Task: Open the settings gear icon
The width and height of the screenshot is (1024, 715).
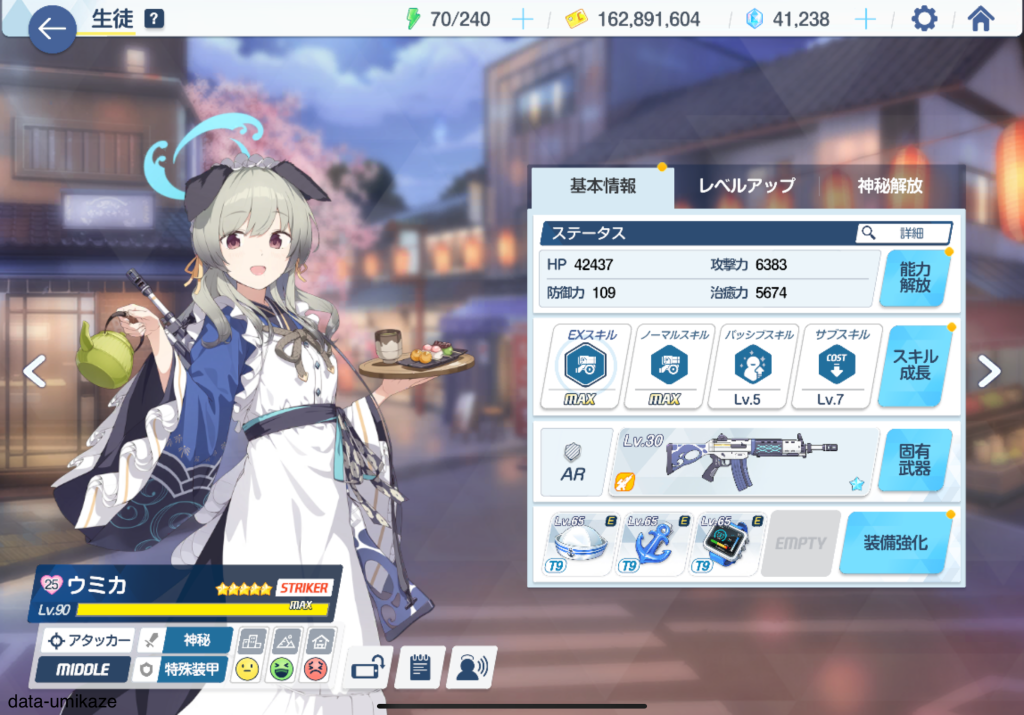Action: (x=925, y=19)
